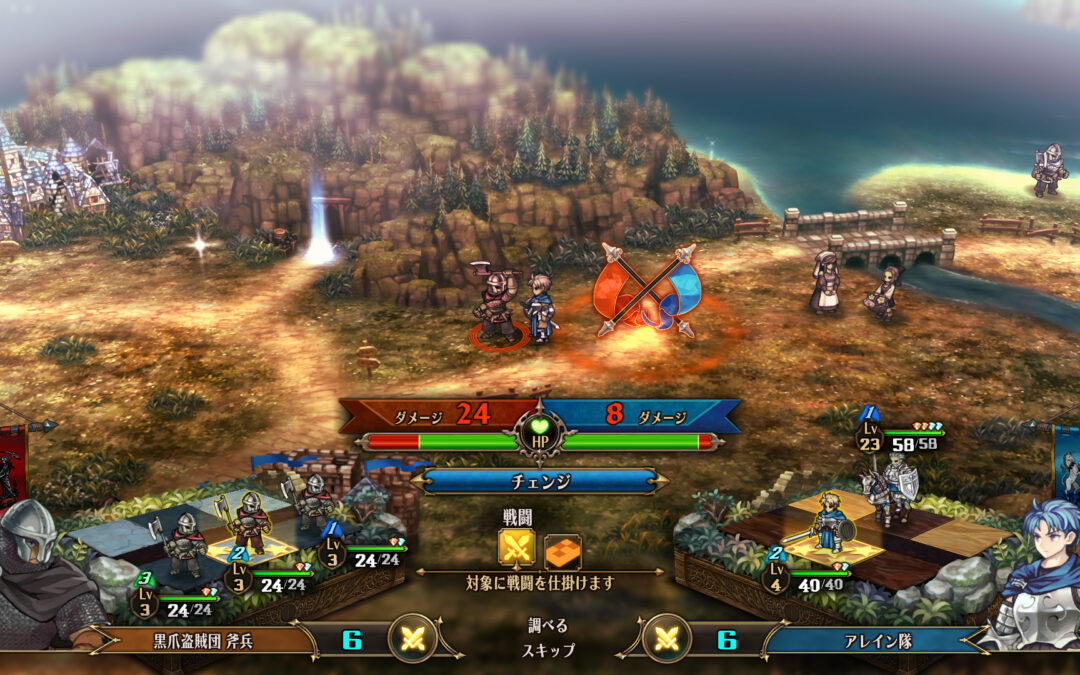Select the スキップ option

(548, 650)
